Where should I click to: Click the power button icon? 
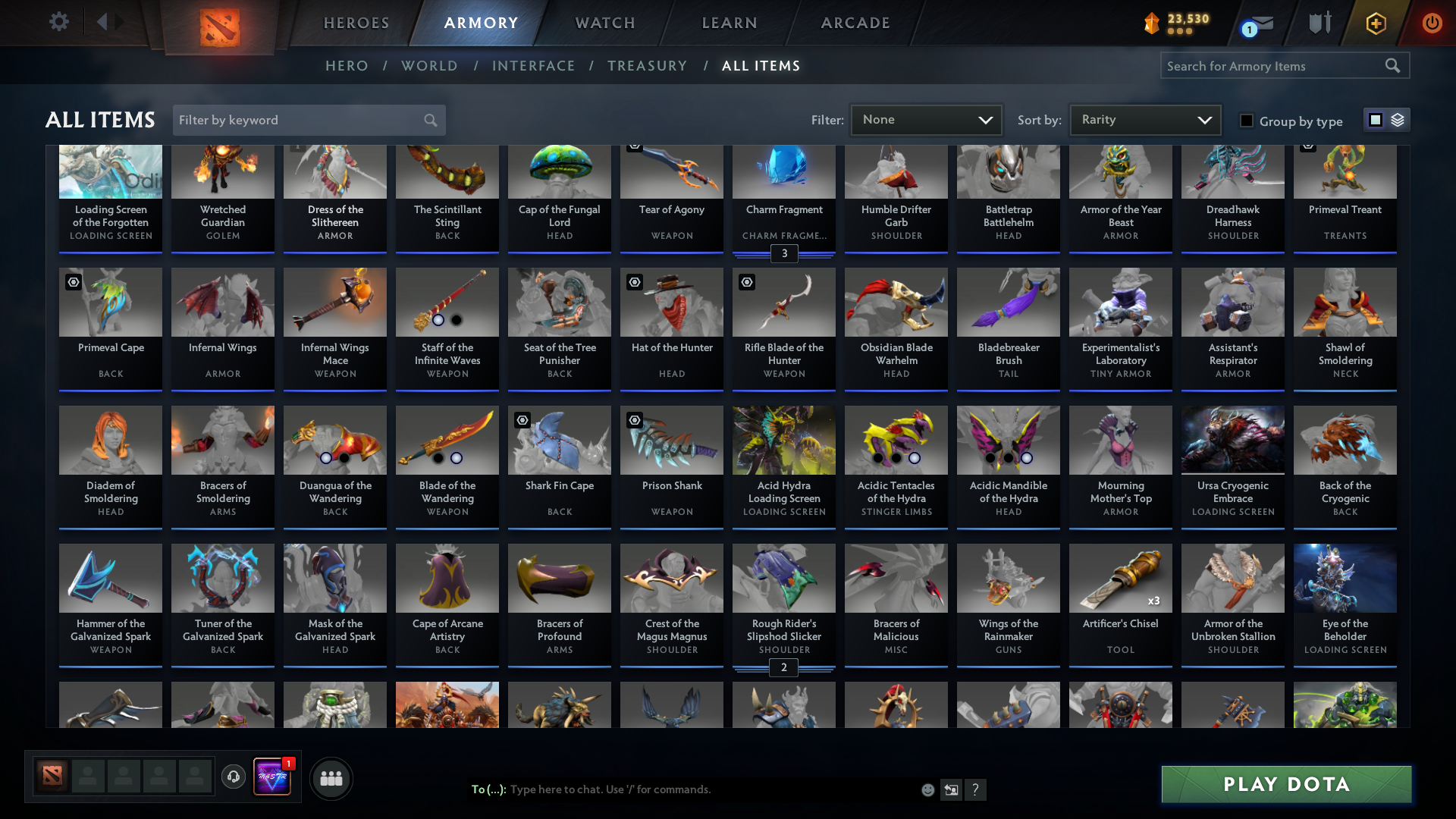[x=1432, y=23]
